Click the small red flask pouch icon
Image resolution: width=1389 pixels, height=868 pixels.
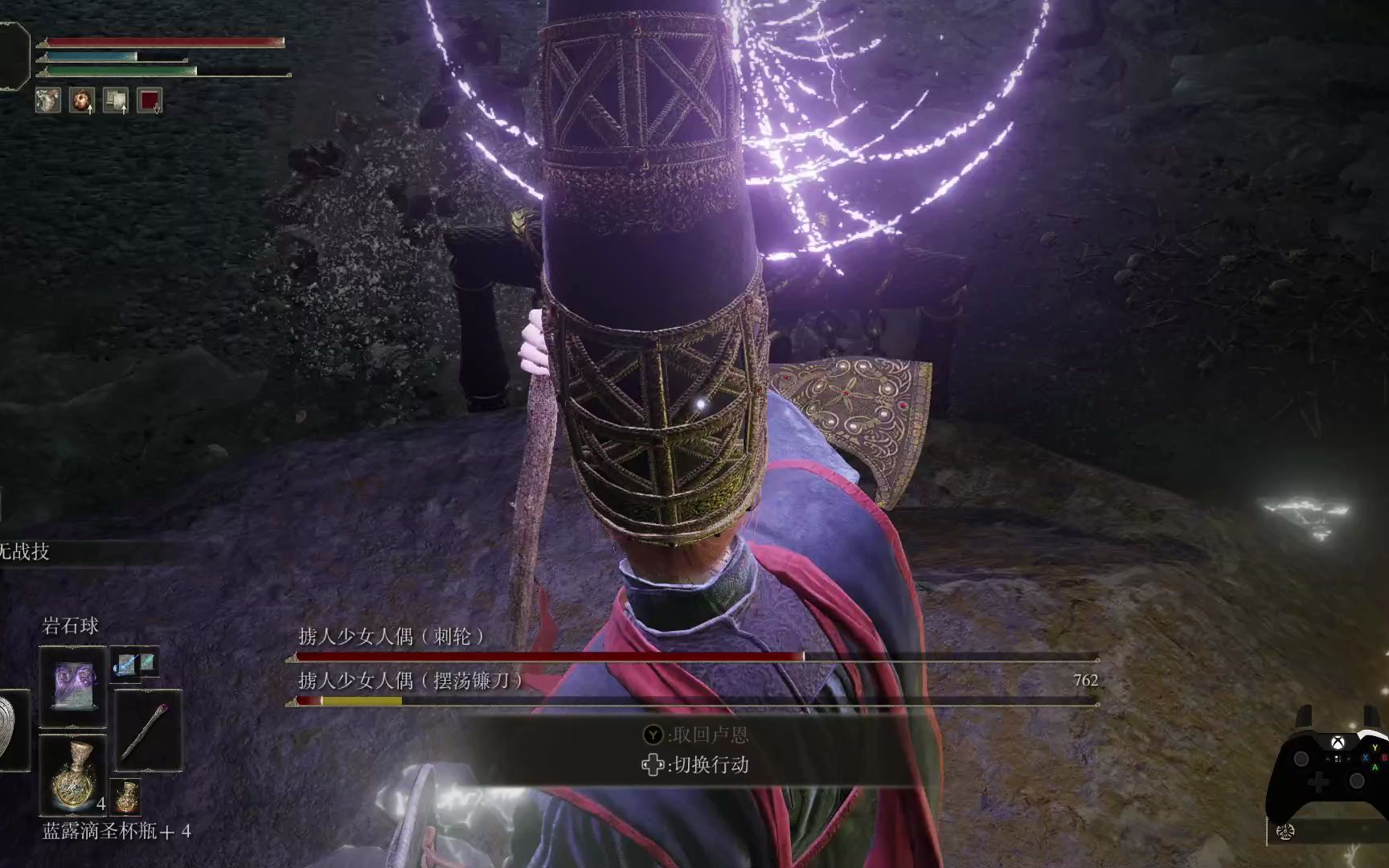pos(127,798)
